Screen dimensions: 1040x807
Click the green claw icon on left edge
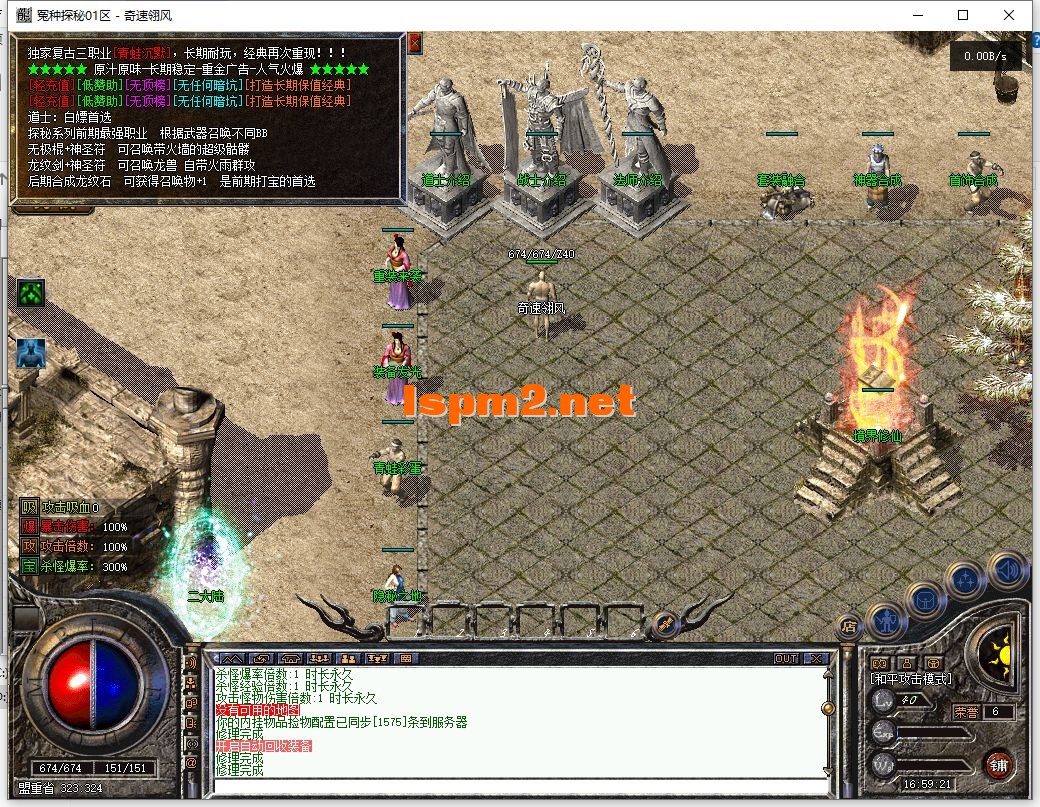pos(31,294)
